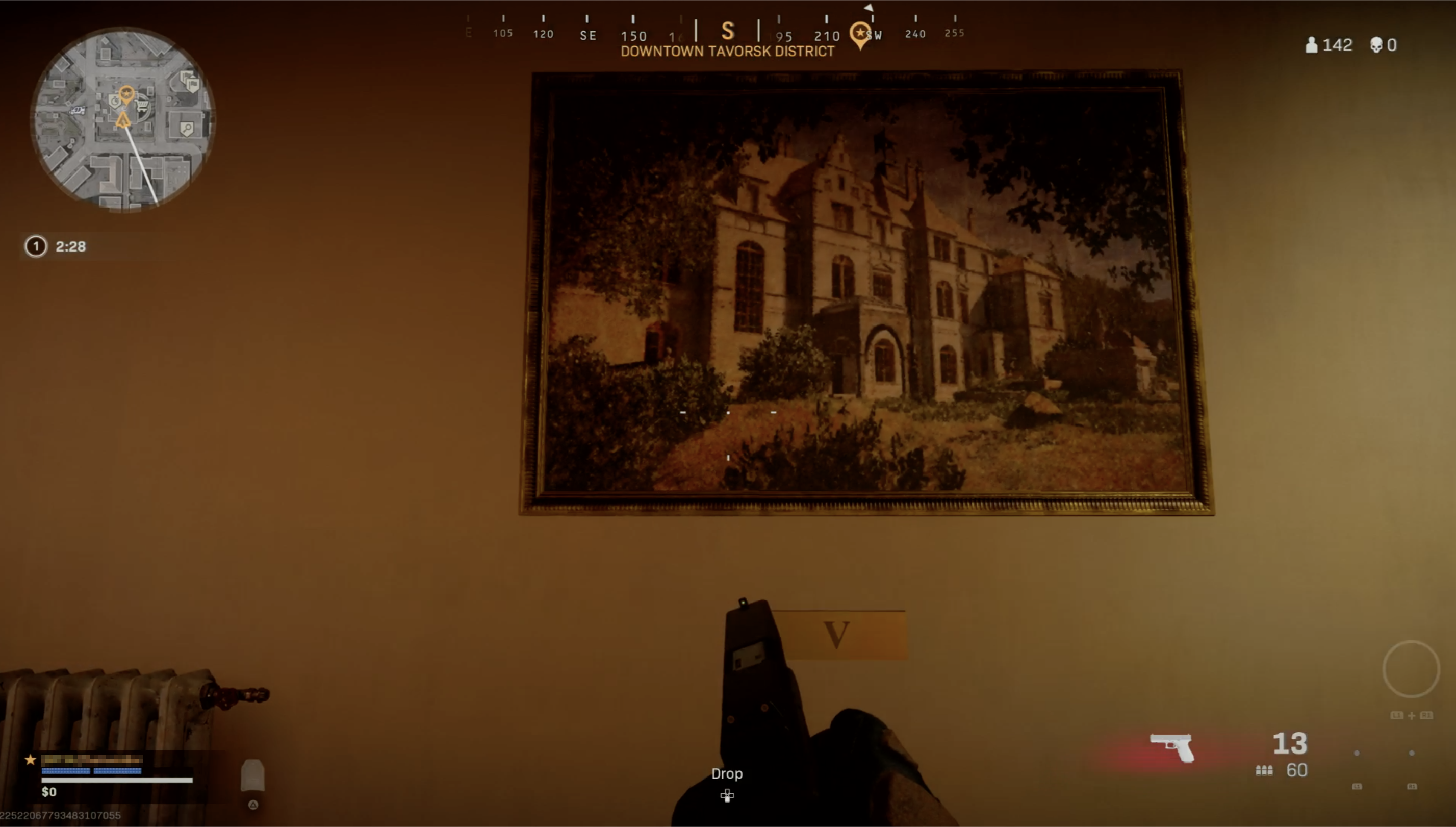Click the DOWNTOWN TAVORSK DISTRICT label on compass

pos(727,52)
